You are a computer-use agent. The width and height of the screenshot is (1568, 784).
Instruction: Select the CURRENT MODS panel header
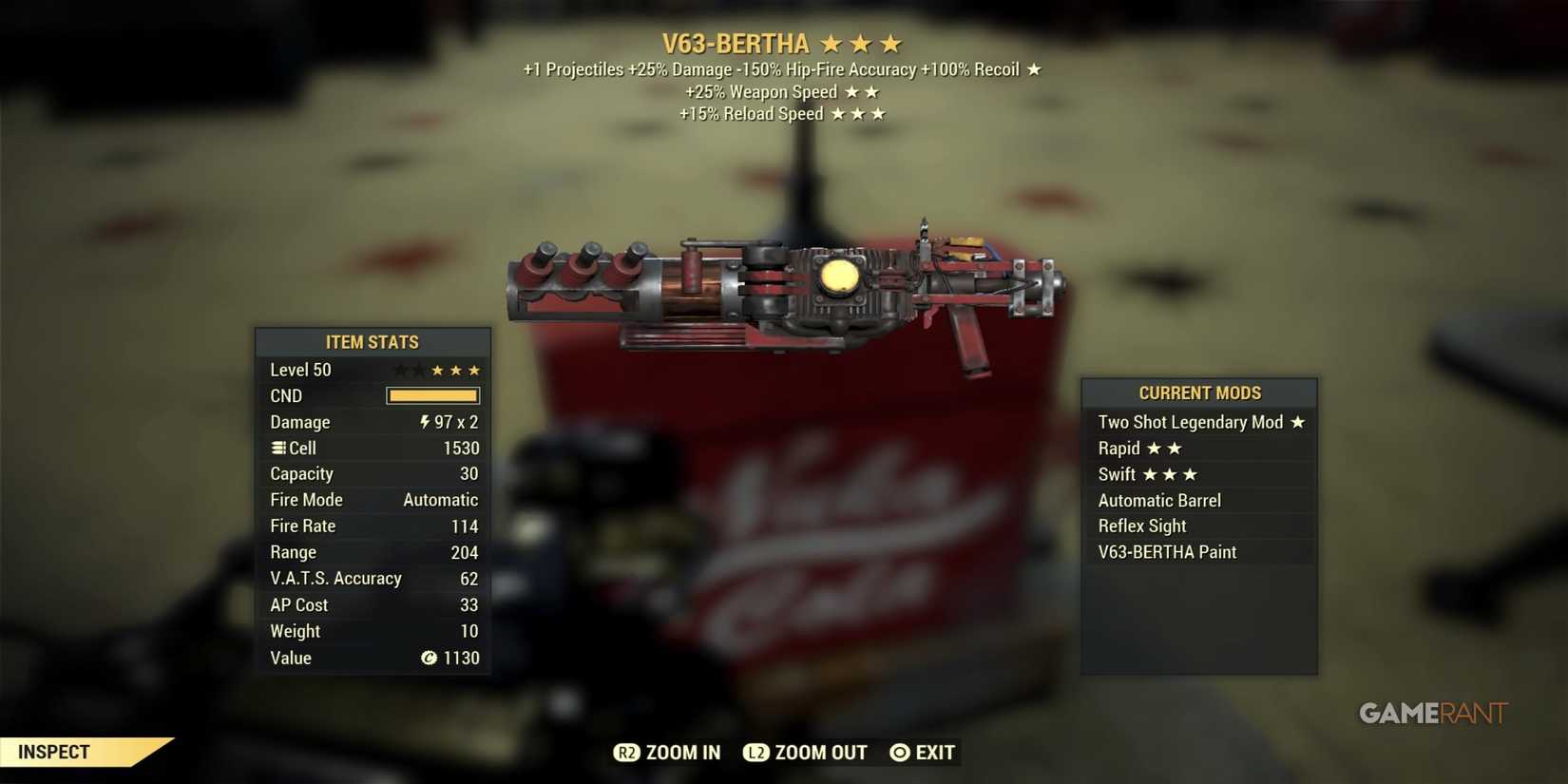pos(1199,392)
